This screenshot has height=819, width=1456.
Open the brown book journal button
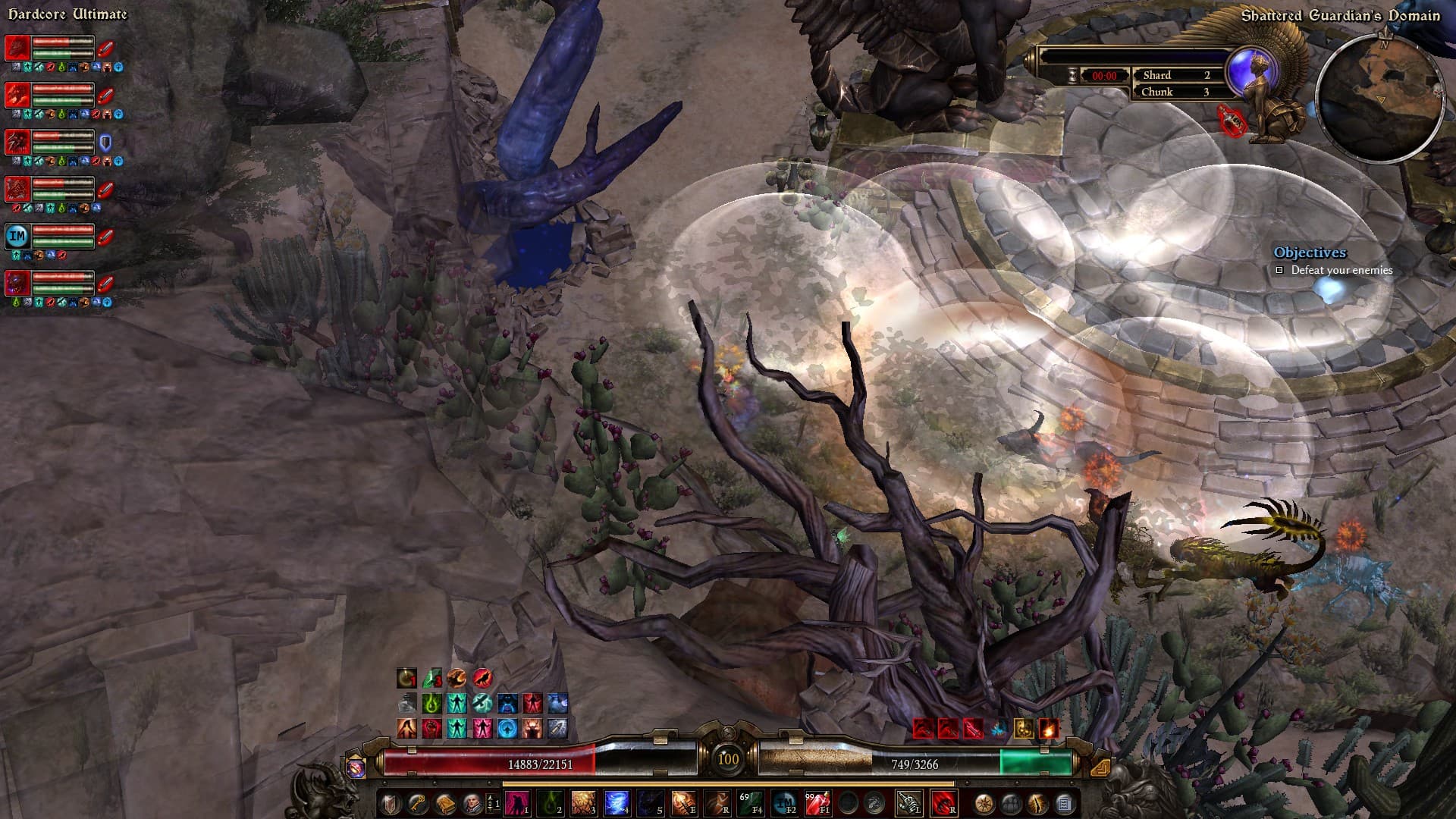point(444,803)
